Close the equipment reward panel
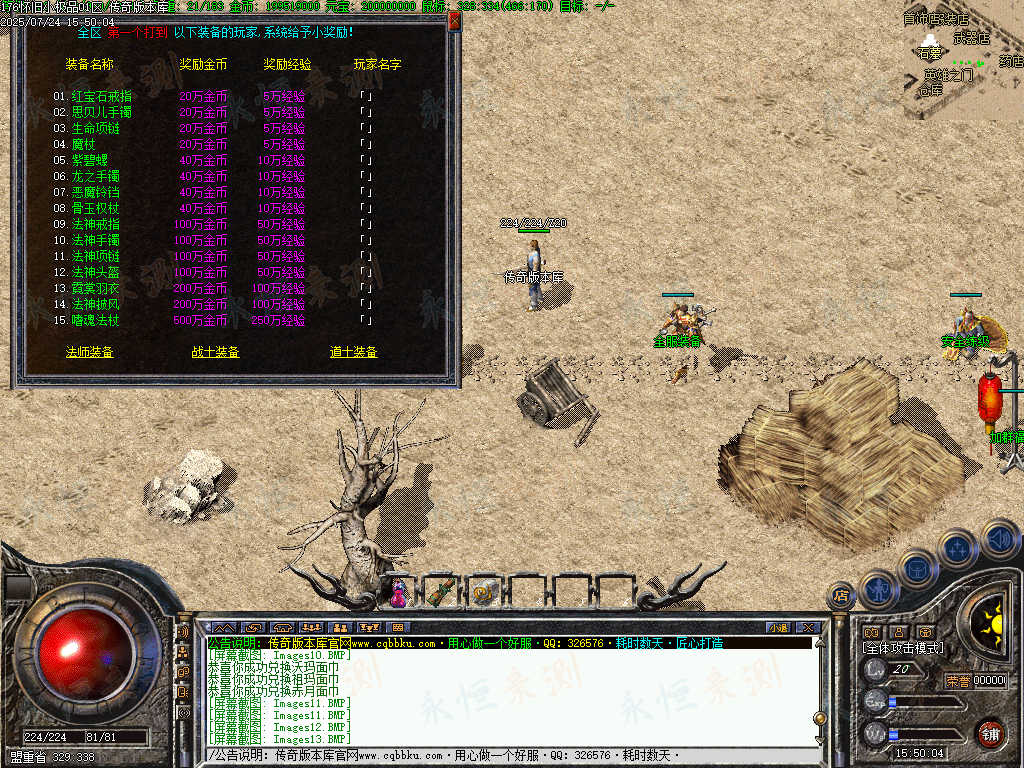The image size is (1024, 768). (454, 20)
